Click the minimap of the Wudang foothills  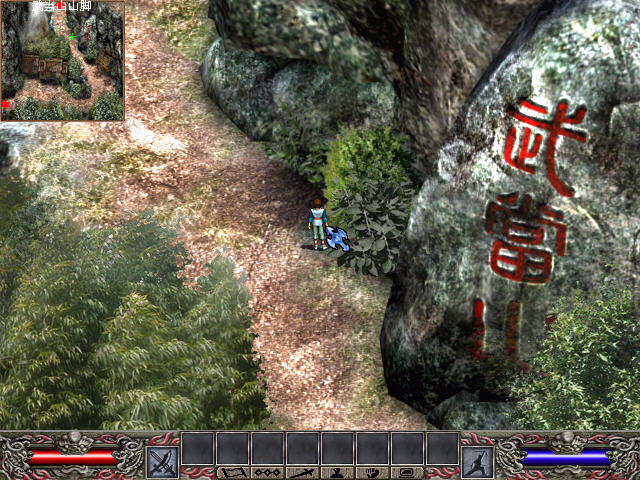click(x=62, y=62)
